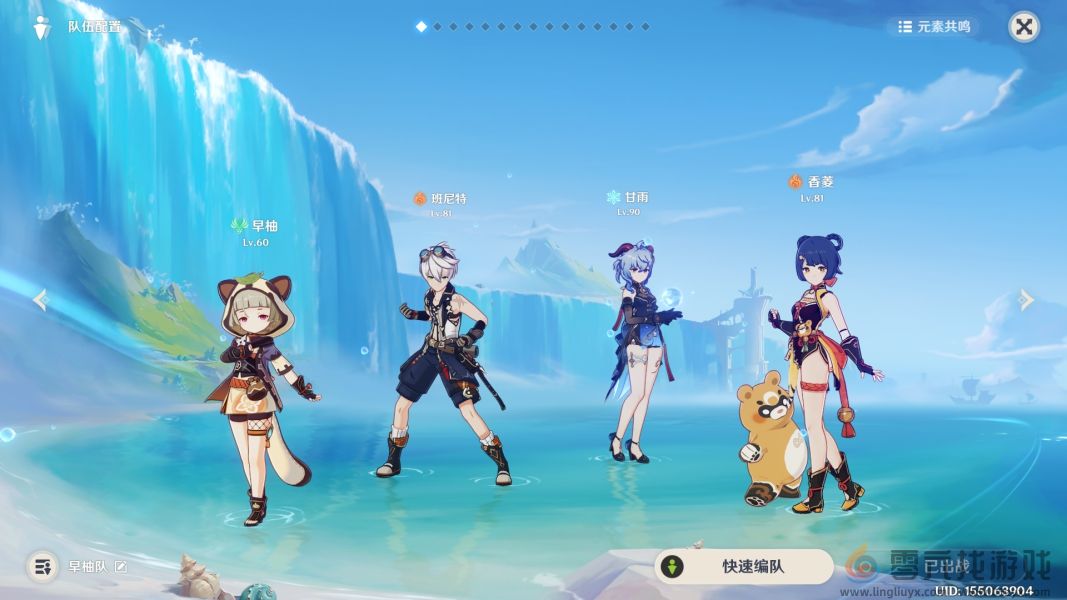Image resolution: width=1067 pixels, height=600 pixels.
Task: Click the 快速编队 quick setup button
Action: (x=743, y=567)
